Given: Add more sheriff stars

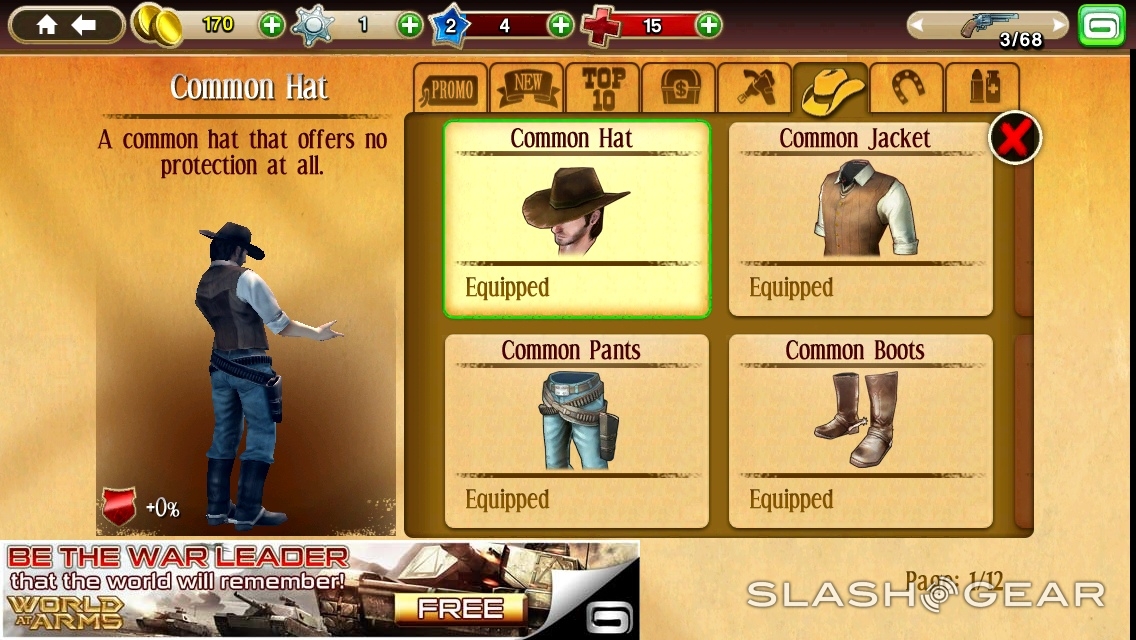Looking at the screenshot, I should pos(410,25).
